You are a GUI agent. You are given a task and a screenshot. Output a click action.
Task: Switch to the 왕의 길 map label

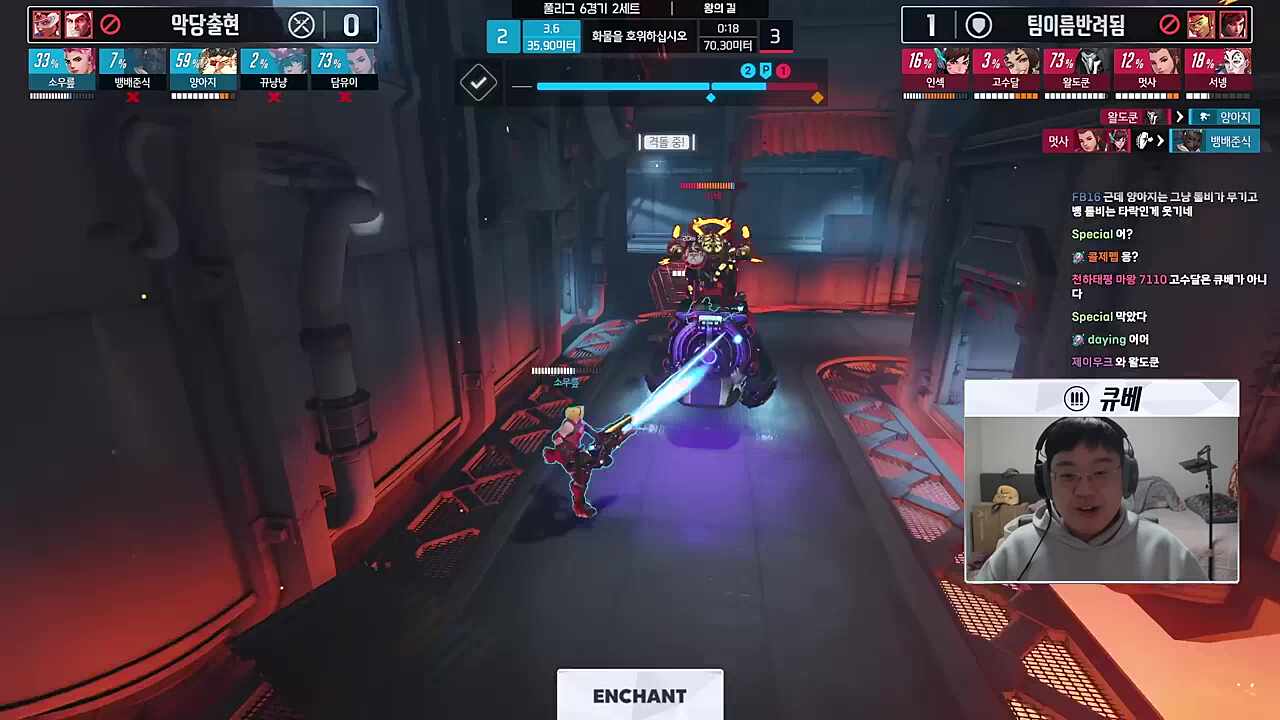718,7
